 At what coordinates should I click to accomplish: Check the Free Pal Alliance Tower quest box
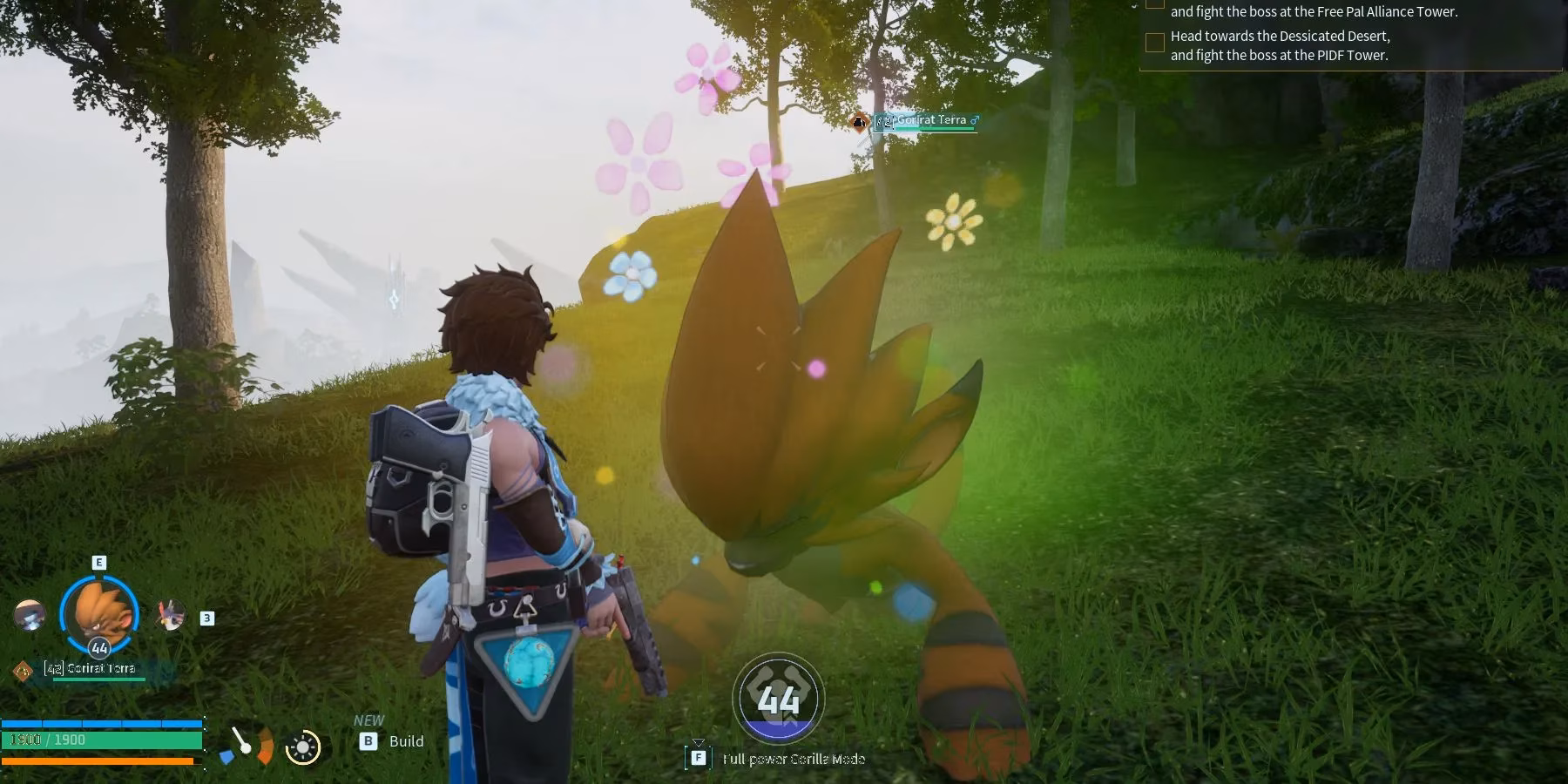pyautogui.click(x=1155, y=4)
